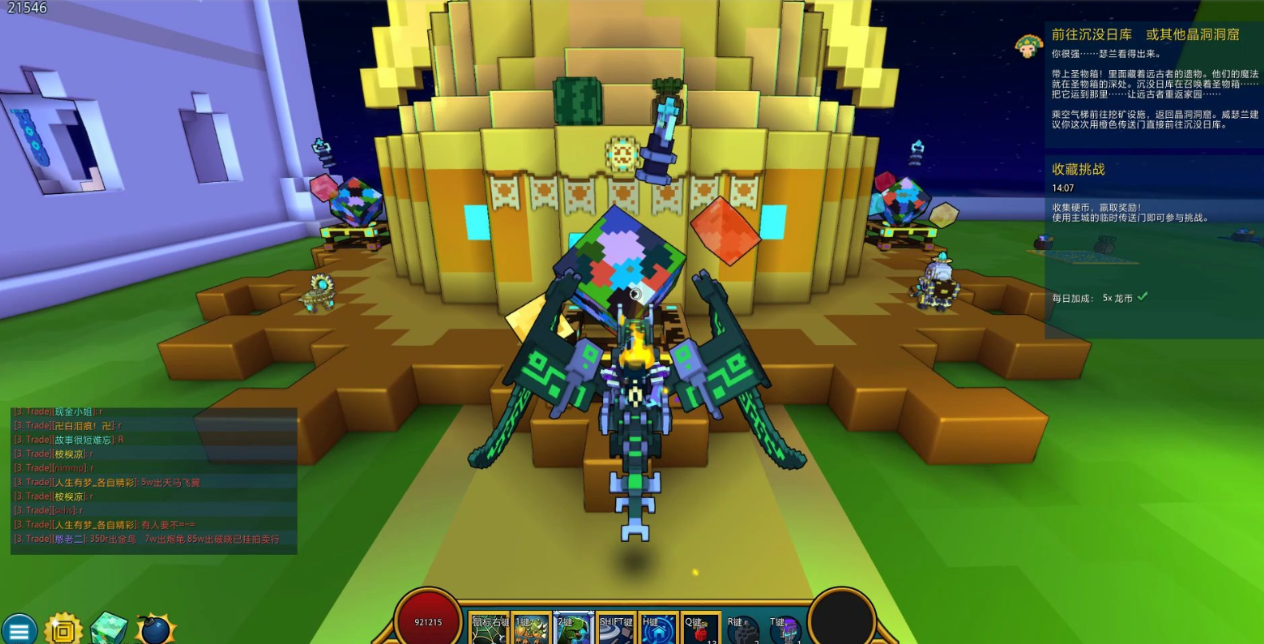
Task: Open the green cube block icon
Action: pyautogui.click(x=108, y=629)
